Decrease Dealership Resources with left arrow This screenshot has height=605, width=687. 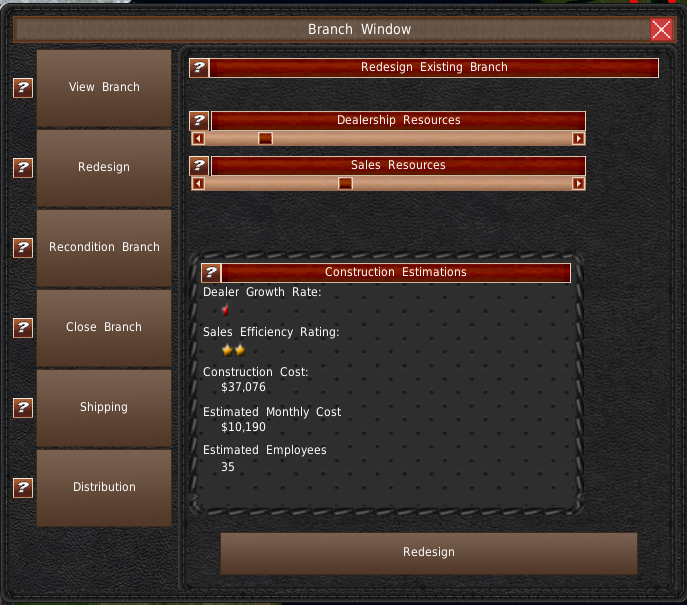coord(197,139)
